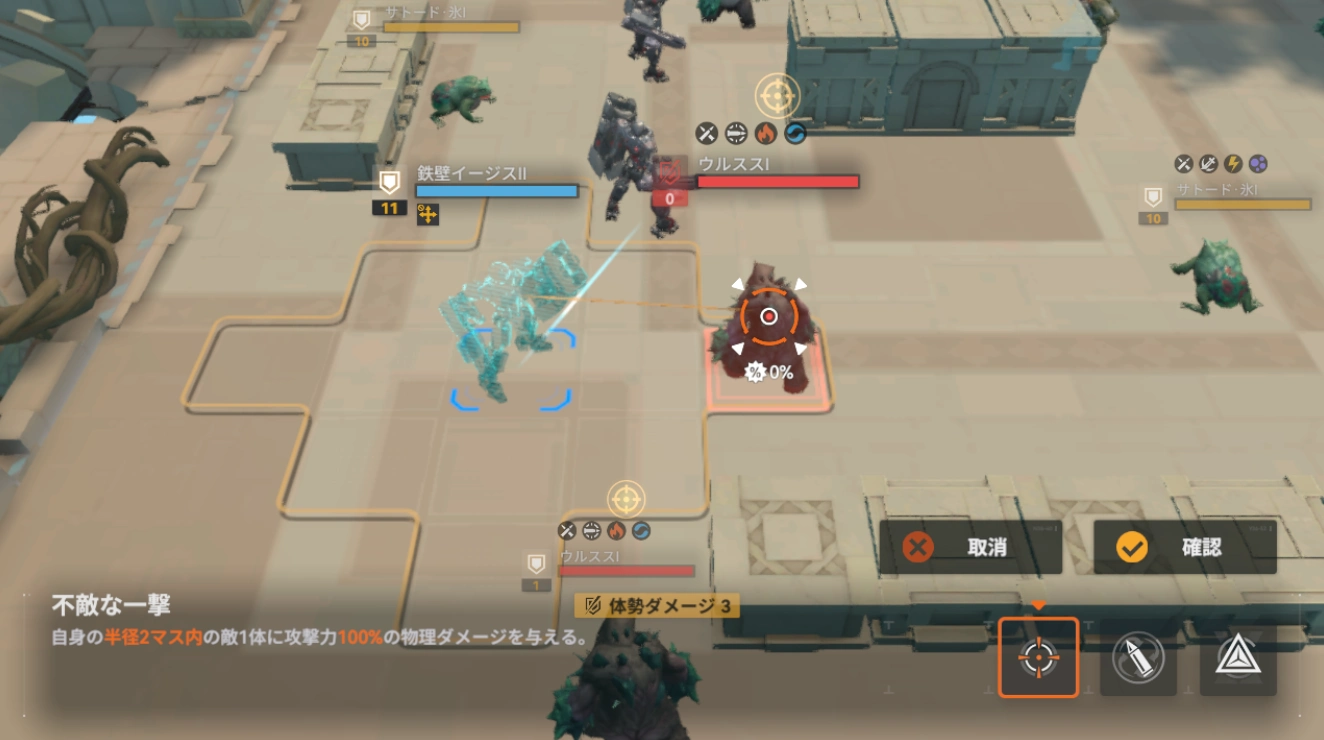Click the purple poison status icon

point(1258,164)
